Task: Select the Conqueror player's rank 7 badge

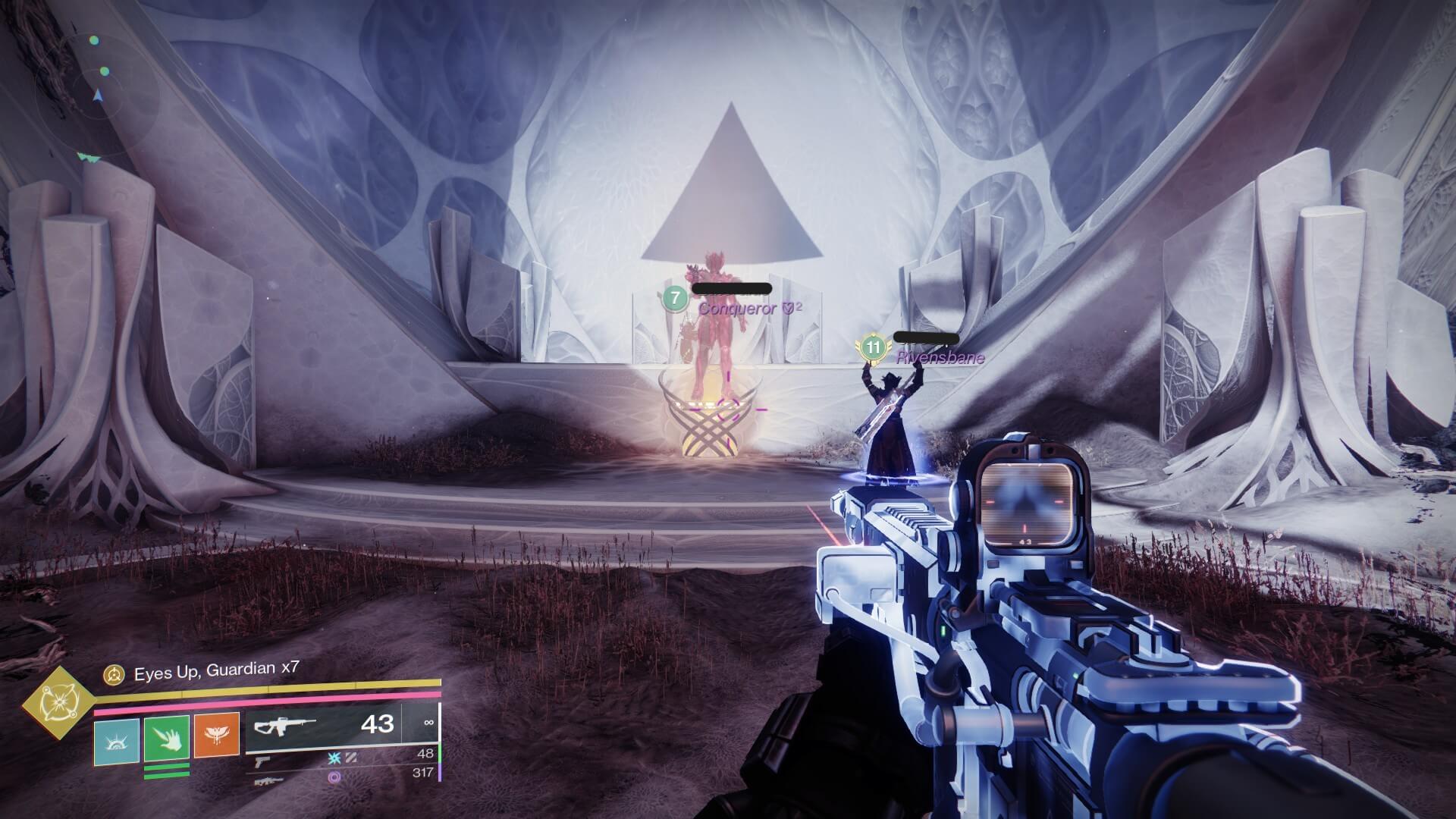Action: coord(674,297)
